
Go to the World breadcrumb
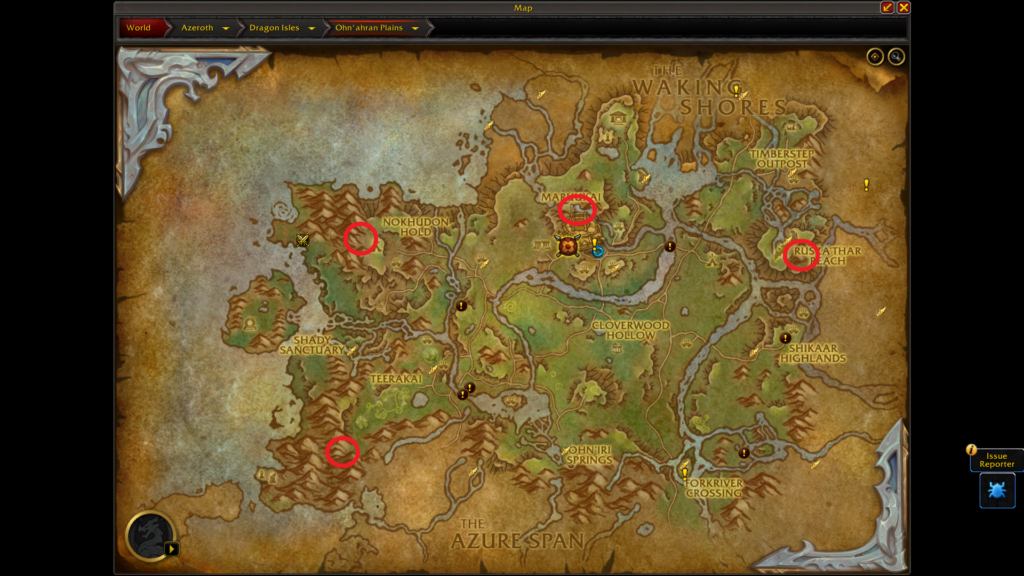tap(138, 28)
